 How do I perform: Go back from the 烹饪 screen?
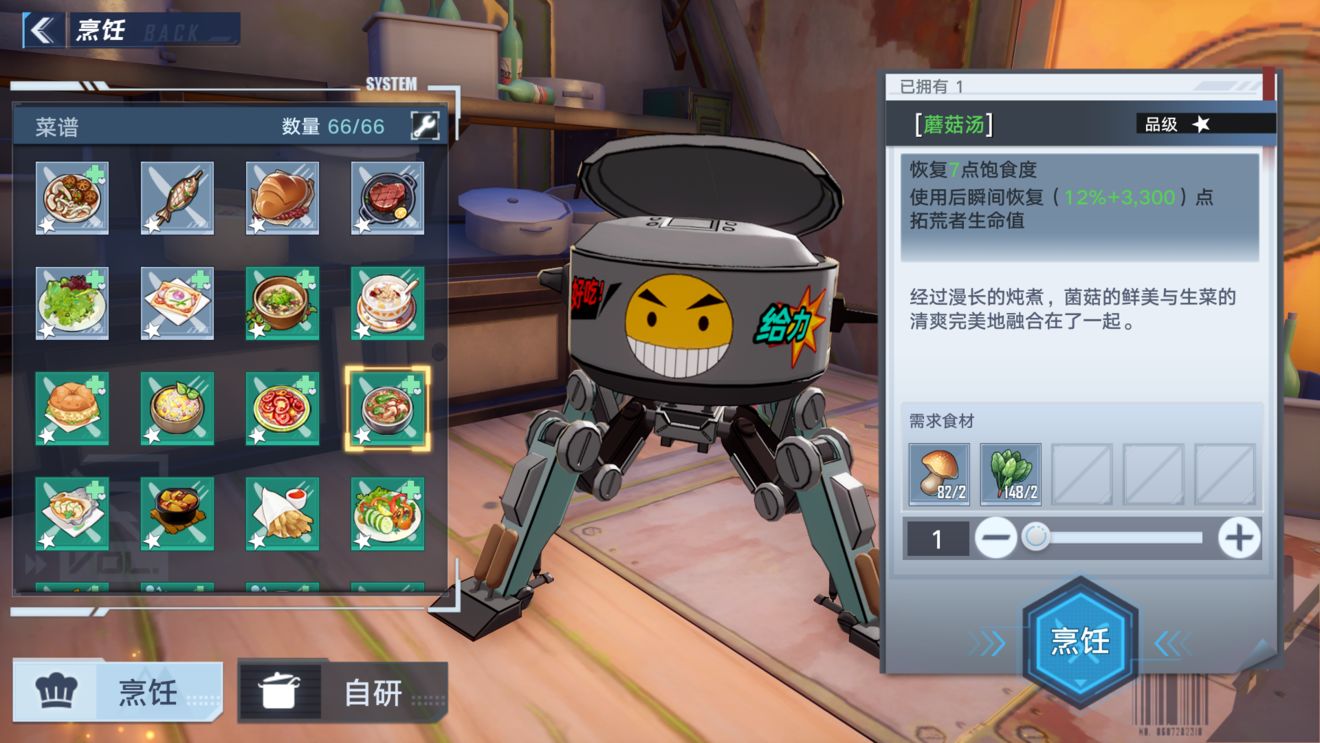pos(41,30)
